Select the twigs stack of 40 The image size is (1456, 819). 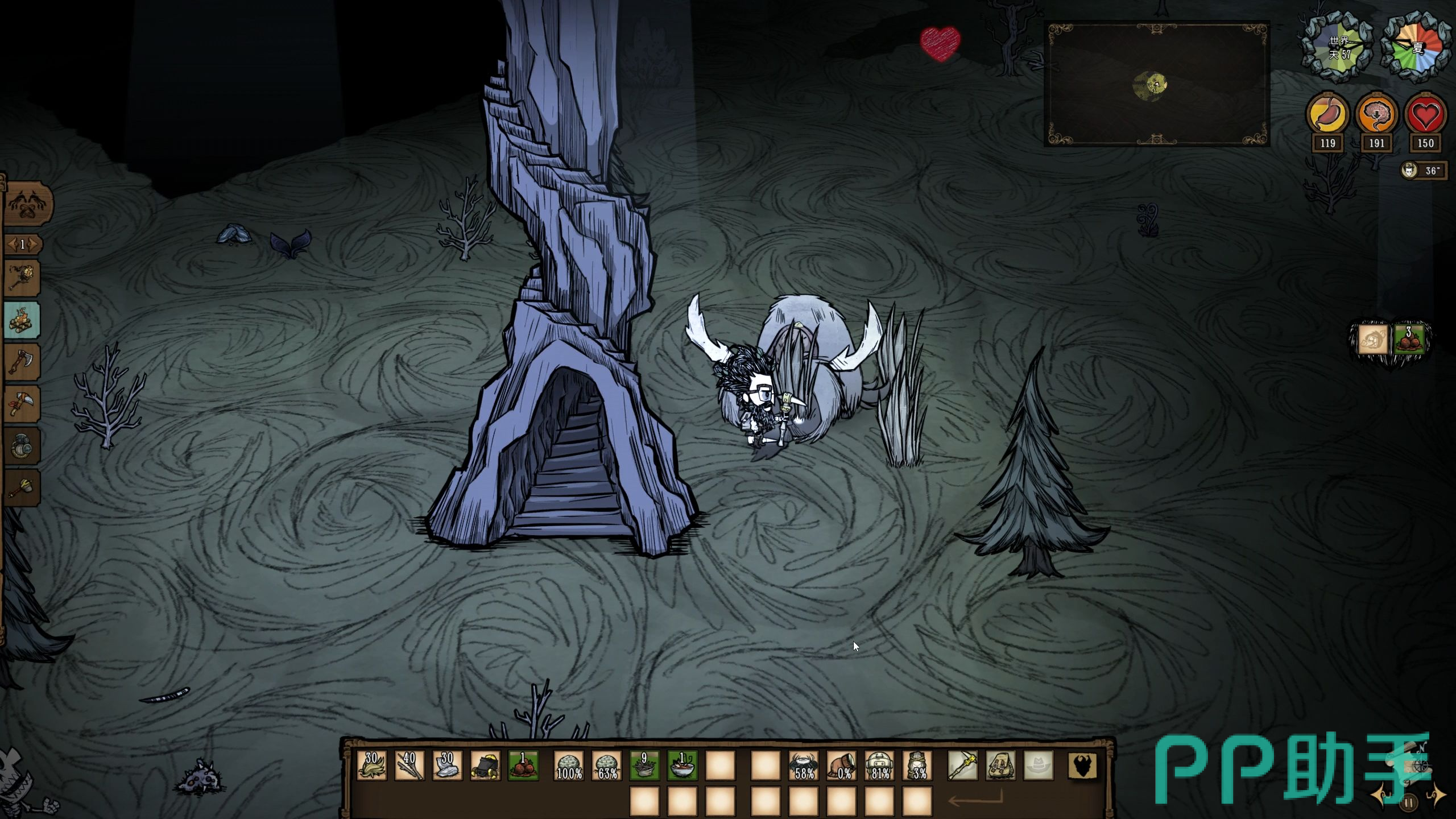tap(409, 765)
